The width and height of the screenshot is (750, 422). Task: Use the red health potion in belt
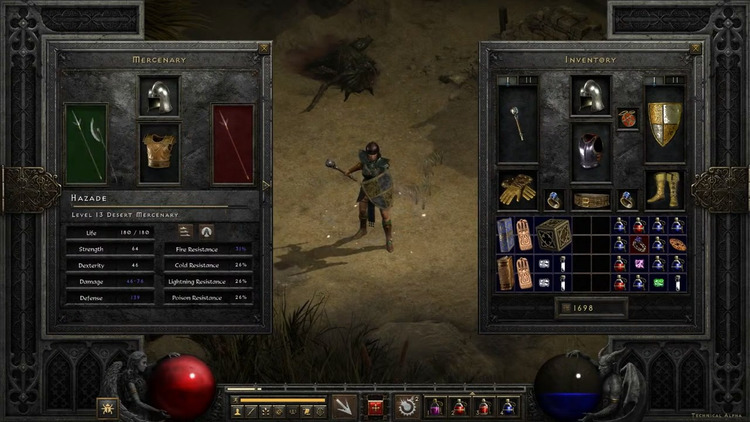(x=459, y=406)
